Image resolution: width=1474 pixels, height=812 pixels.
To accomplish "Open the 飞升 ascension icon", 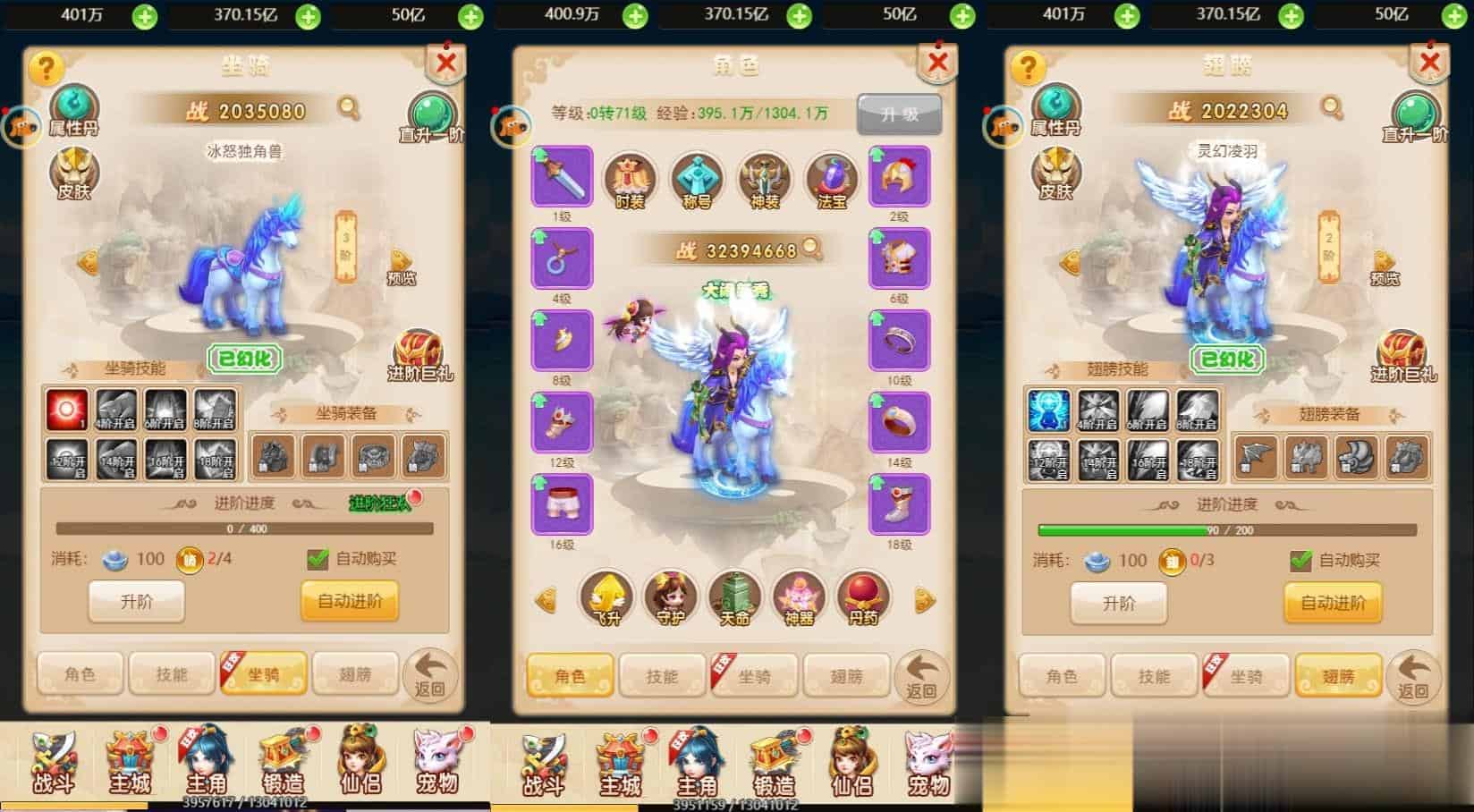I will pyautogui.click(x=606, y=597).
